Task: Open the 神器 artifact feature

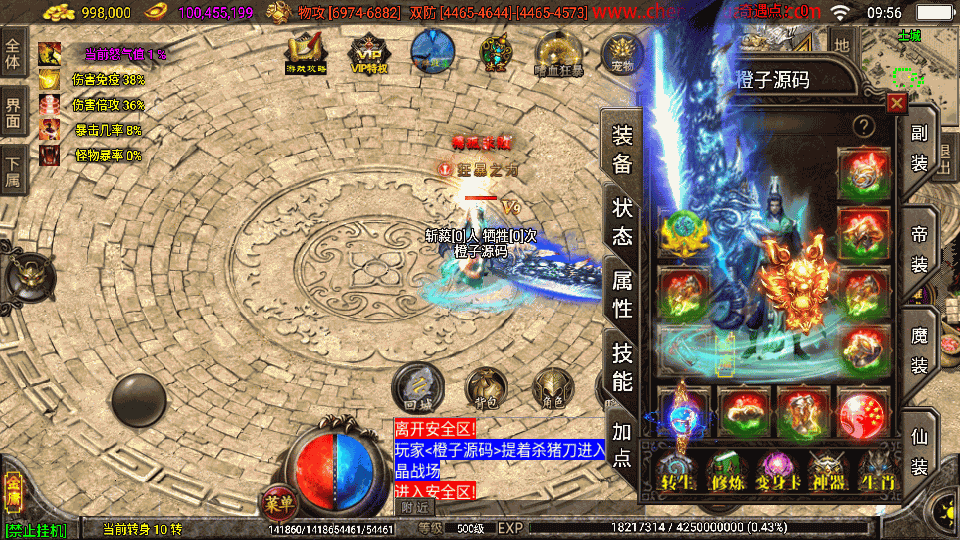Action: pos(828,468)
